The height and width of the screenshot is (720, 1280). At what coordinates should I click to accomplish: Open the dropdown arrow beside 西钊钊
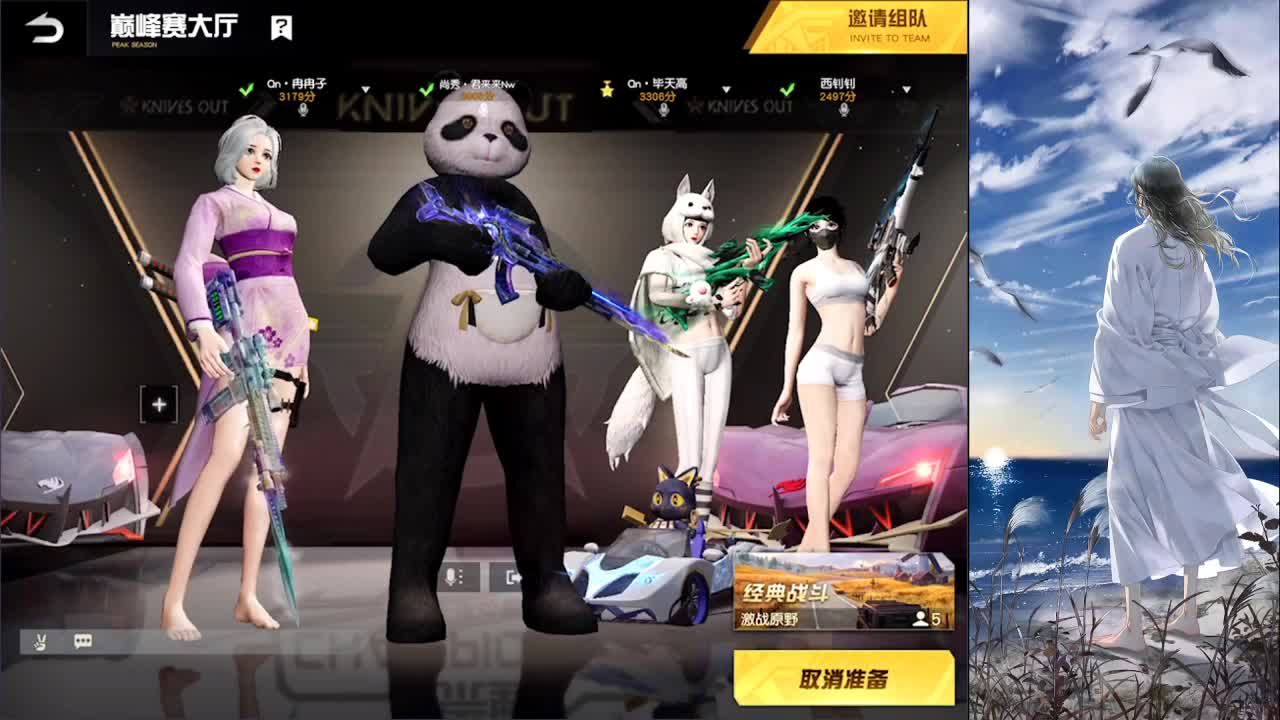click(x=905, y=88)
